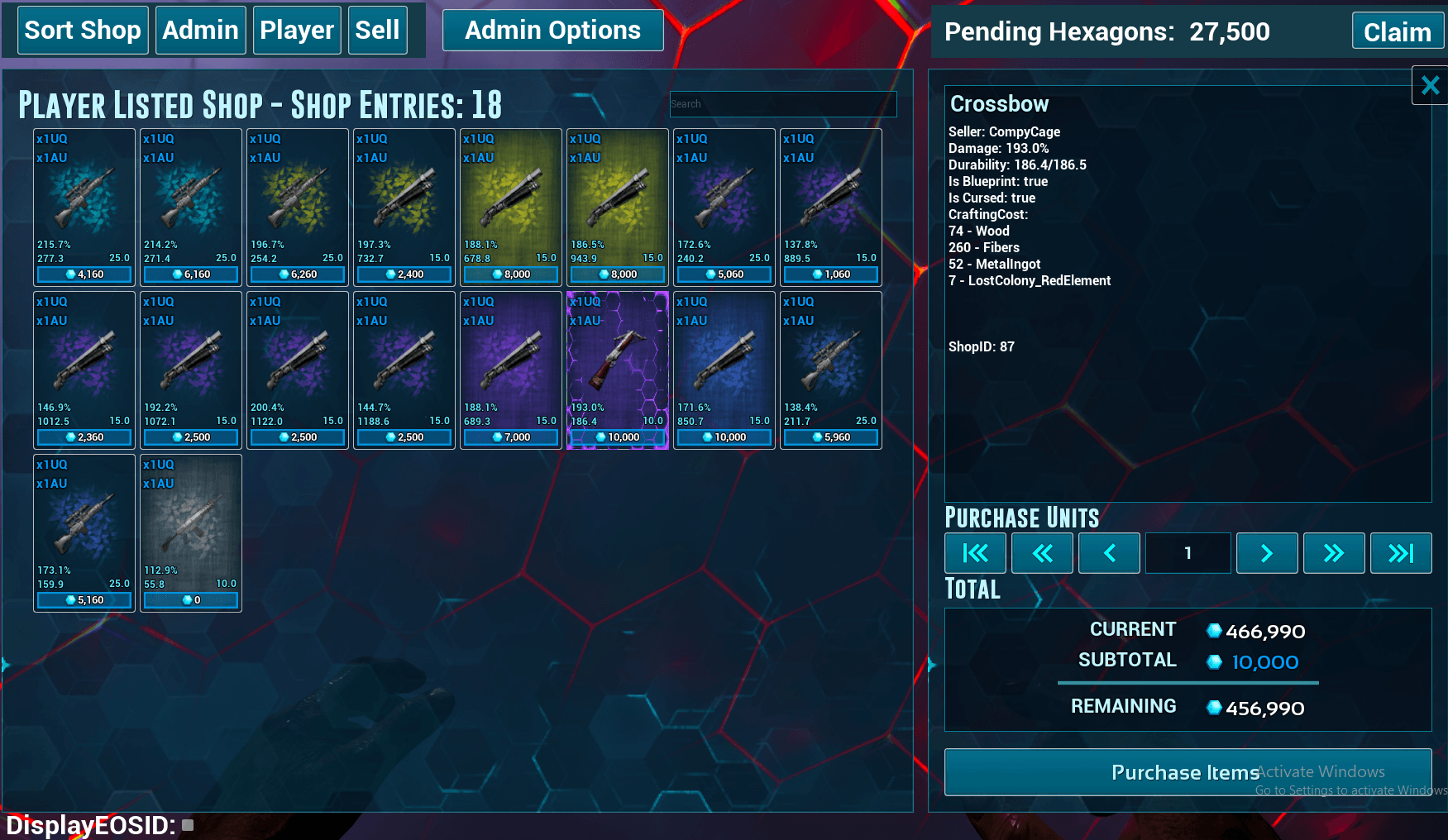Purchase the selected Crossbow

click(1188, 772)
